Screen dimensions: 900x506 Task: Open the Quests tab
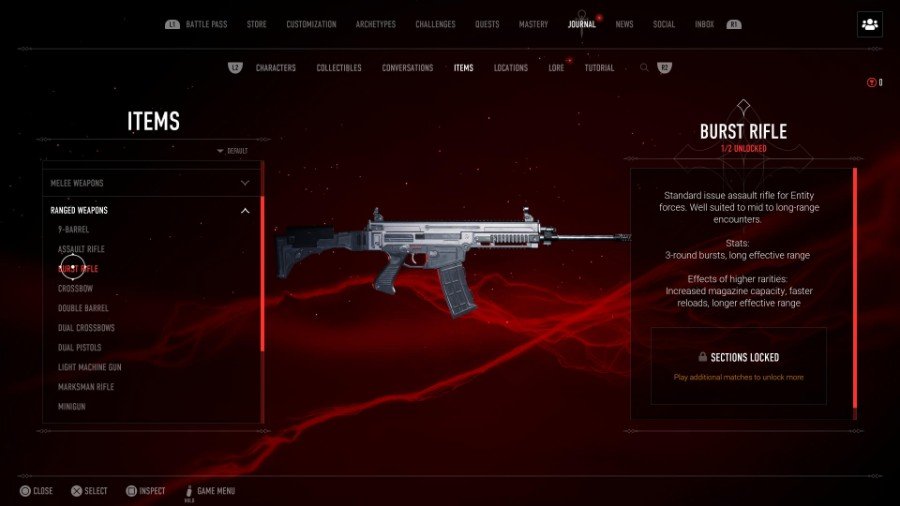pos(487,24)
